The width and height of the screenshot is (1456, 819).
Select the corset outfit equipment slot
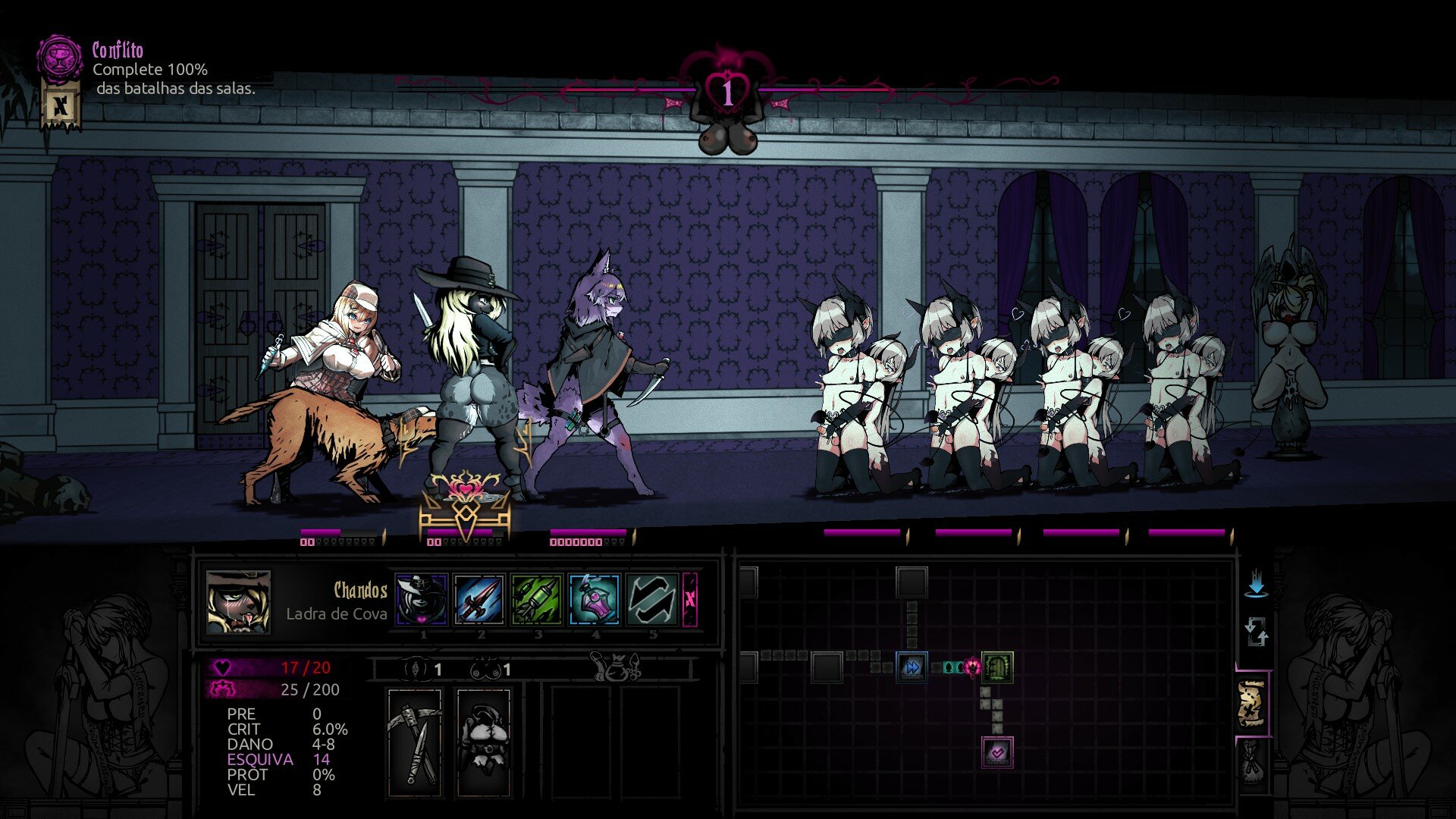pyautogui.click(x=483, y=742)
